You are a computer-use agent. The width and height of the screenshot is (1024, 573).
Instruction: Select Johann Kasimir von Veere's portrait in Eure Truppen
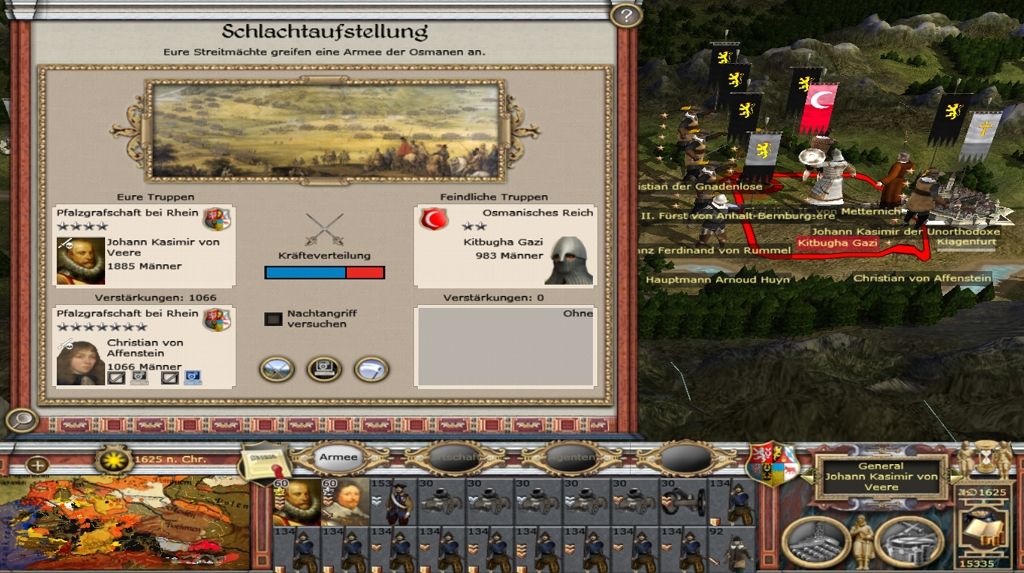(80, 260)
